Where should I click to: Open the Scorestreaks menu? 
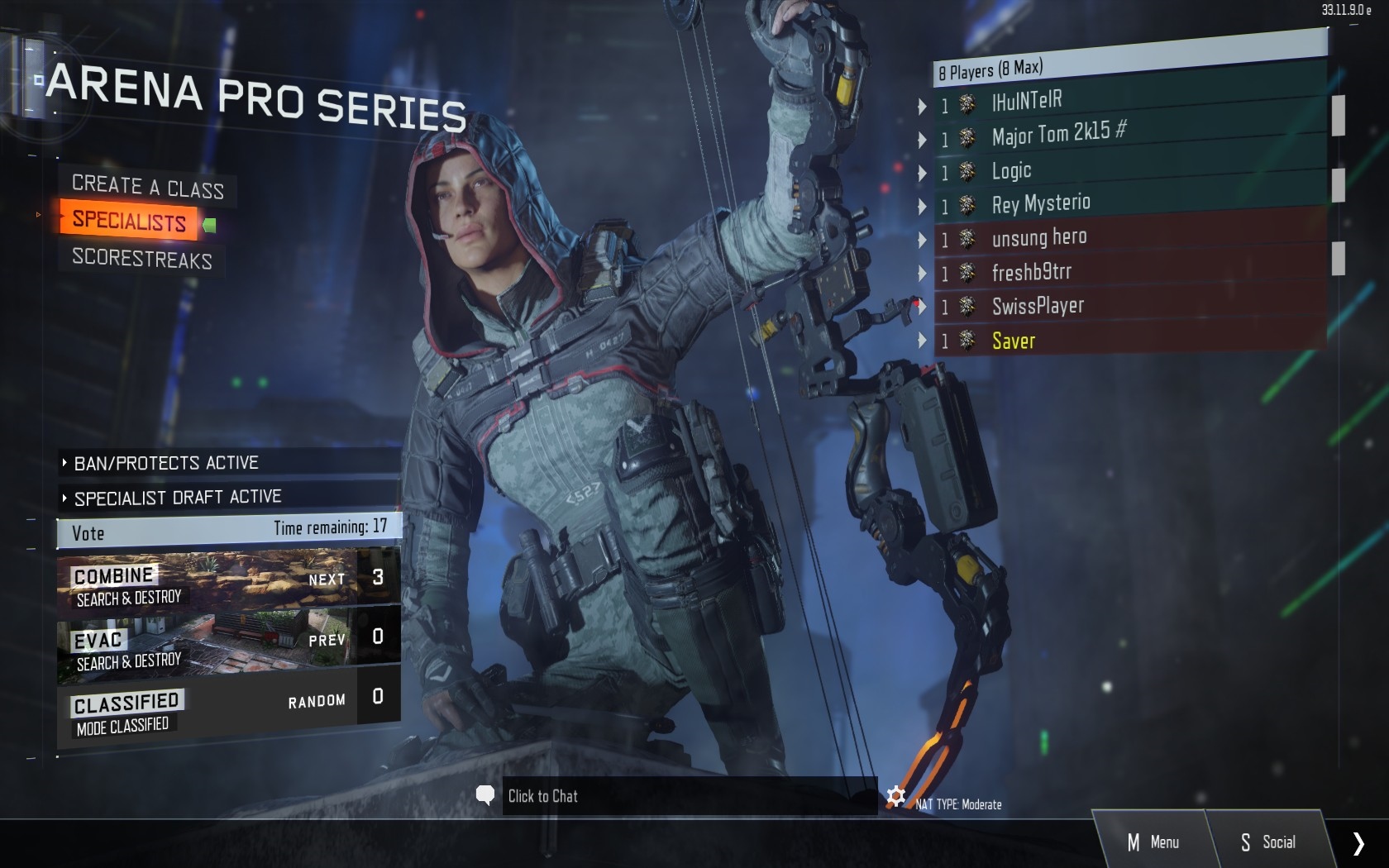pyautogui.click(x=141, y=258)
